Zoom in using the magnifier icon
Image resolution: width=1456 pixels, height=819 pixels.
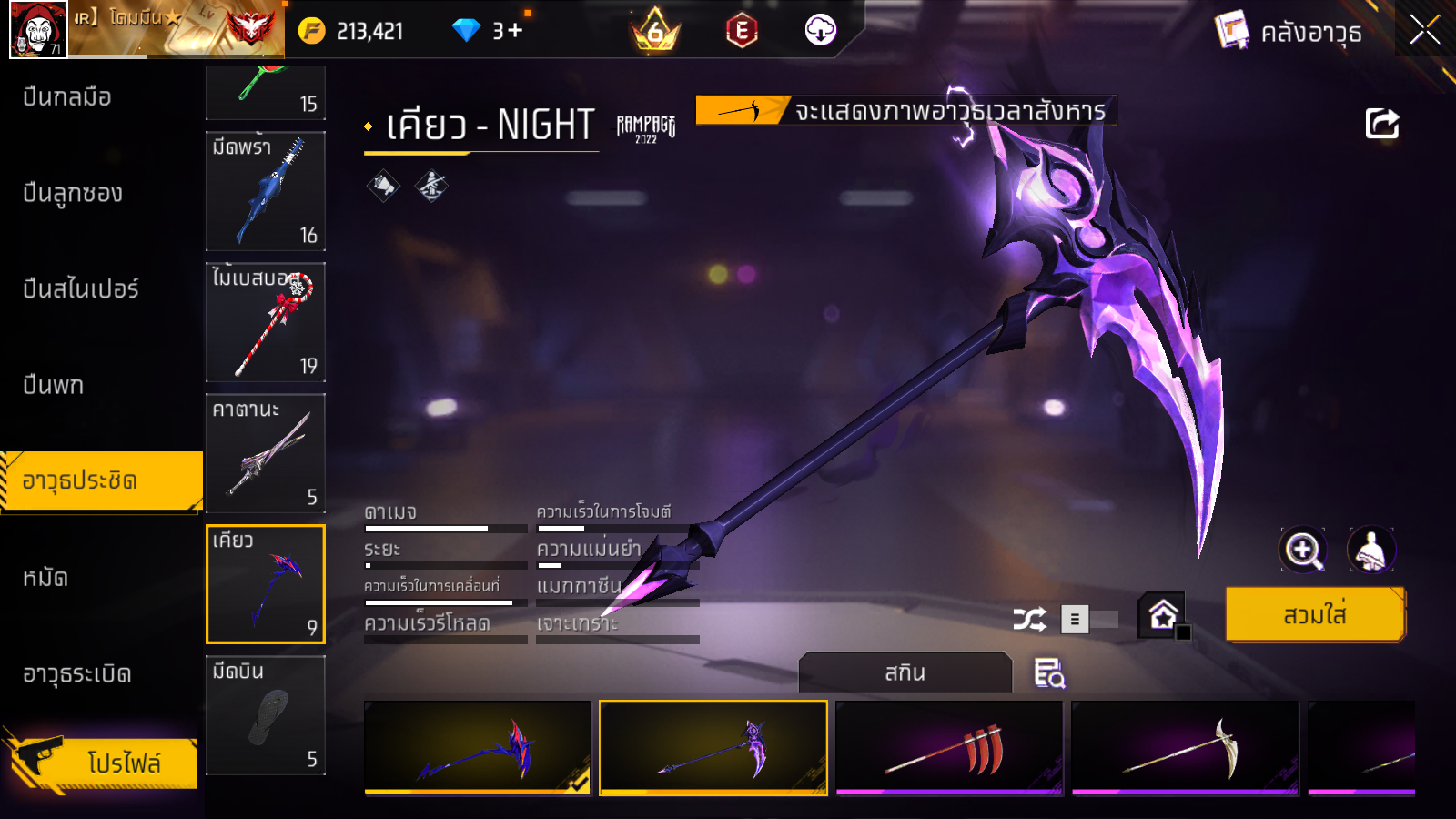(x=1302, y=550)
